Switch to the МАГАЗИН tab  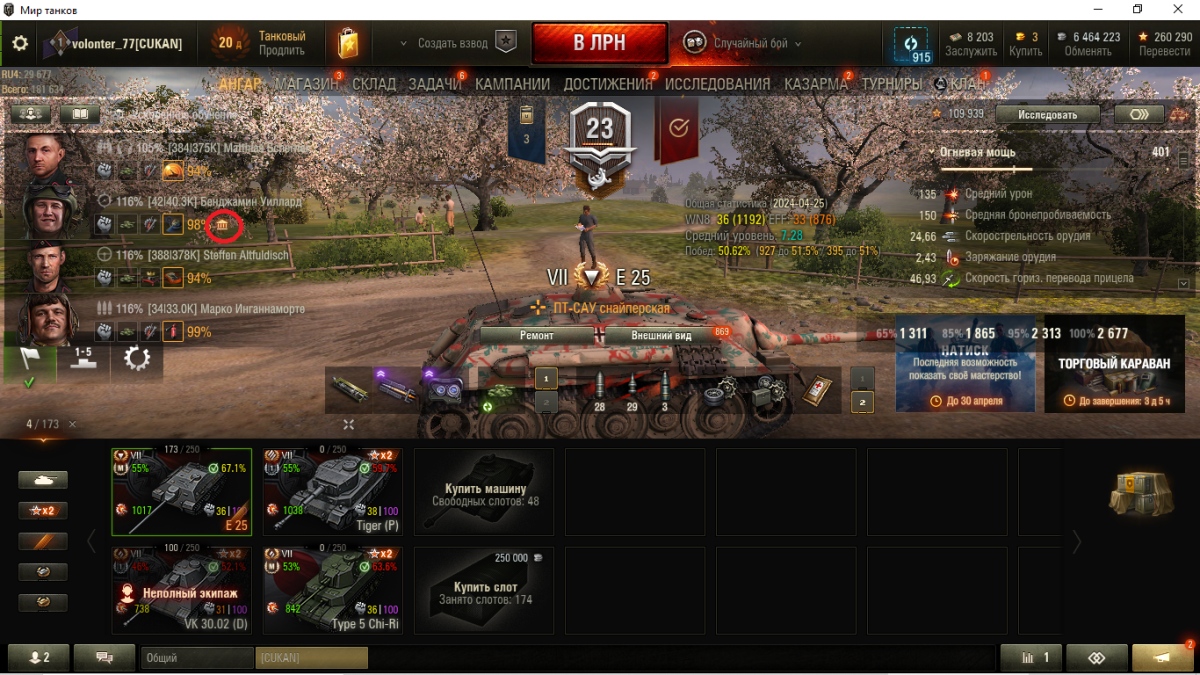pyautogui.click(x=306, y=85)
